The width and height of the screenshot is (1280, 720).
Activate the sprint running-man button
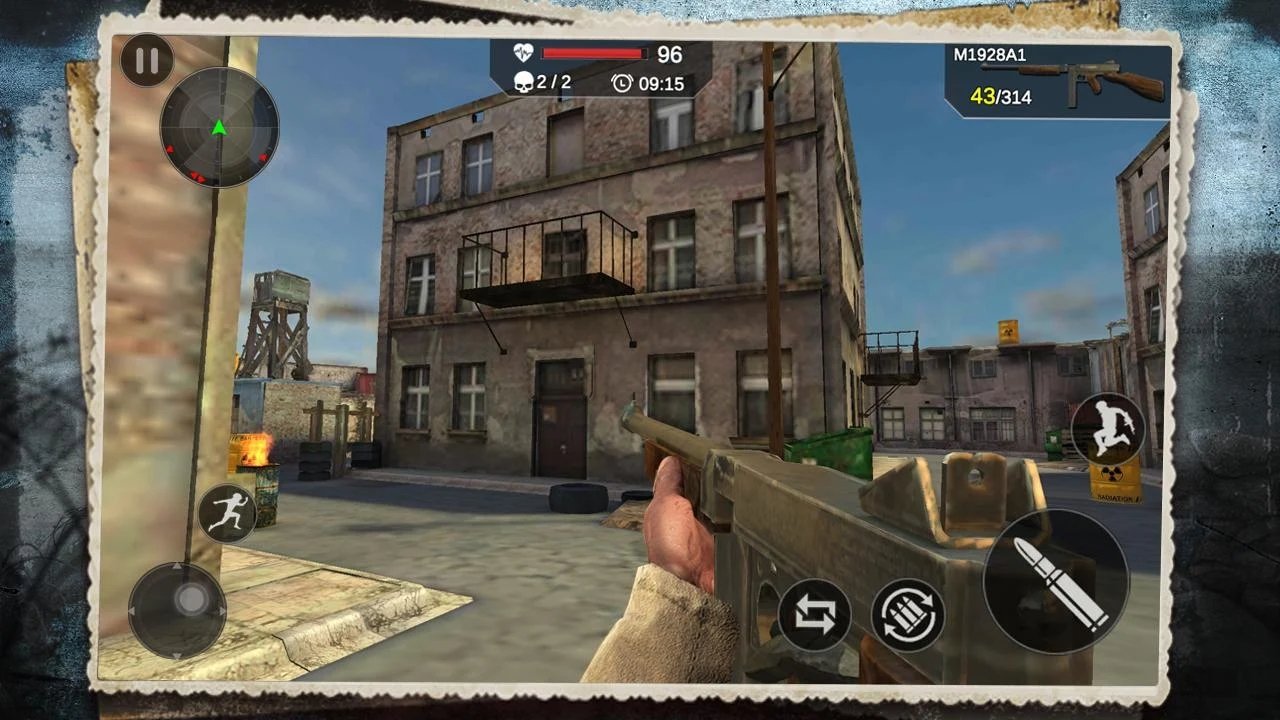pos(228,512)
